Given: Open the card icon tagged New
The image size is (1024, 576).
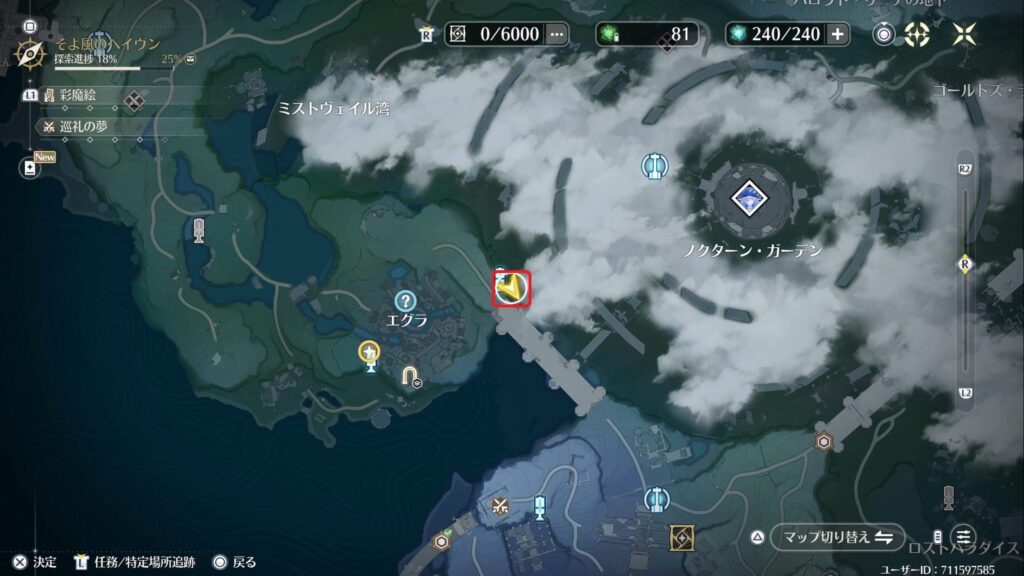Looking at the screenshot, I should (28, 170).
